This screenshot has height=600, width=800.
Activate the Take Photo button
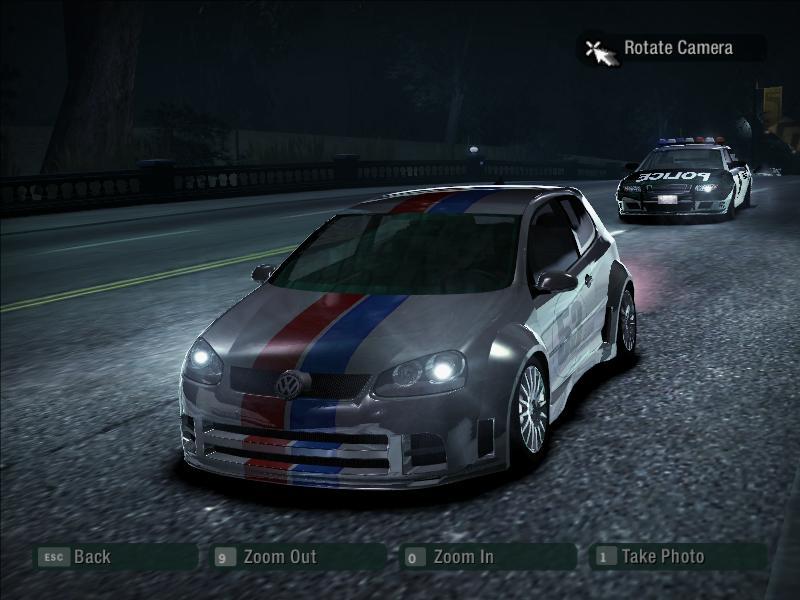click(x=662, y=556)
